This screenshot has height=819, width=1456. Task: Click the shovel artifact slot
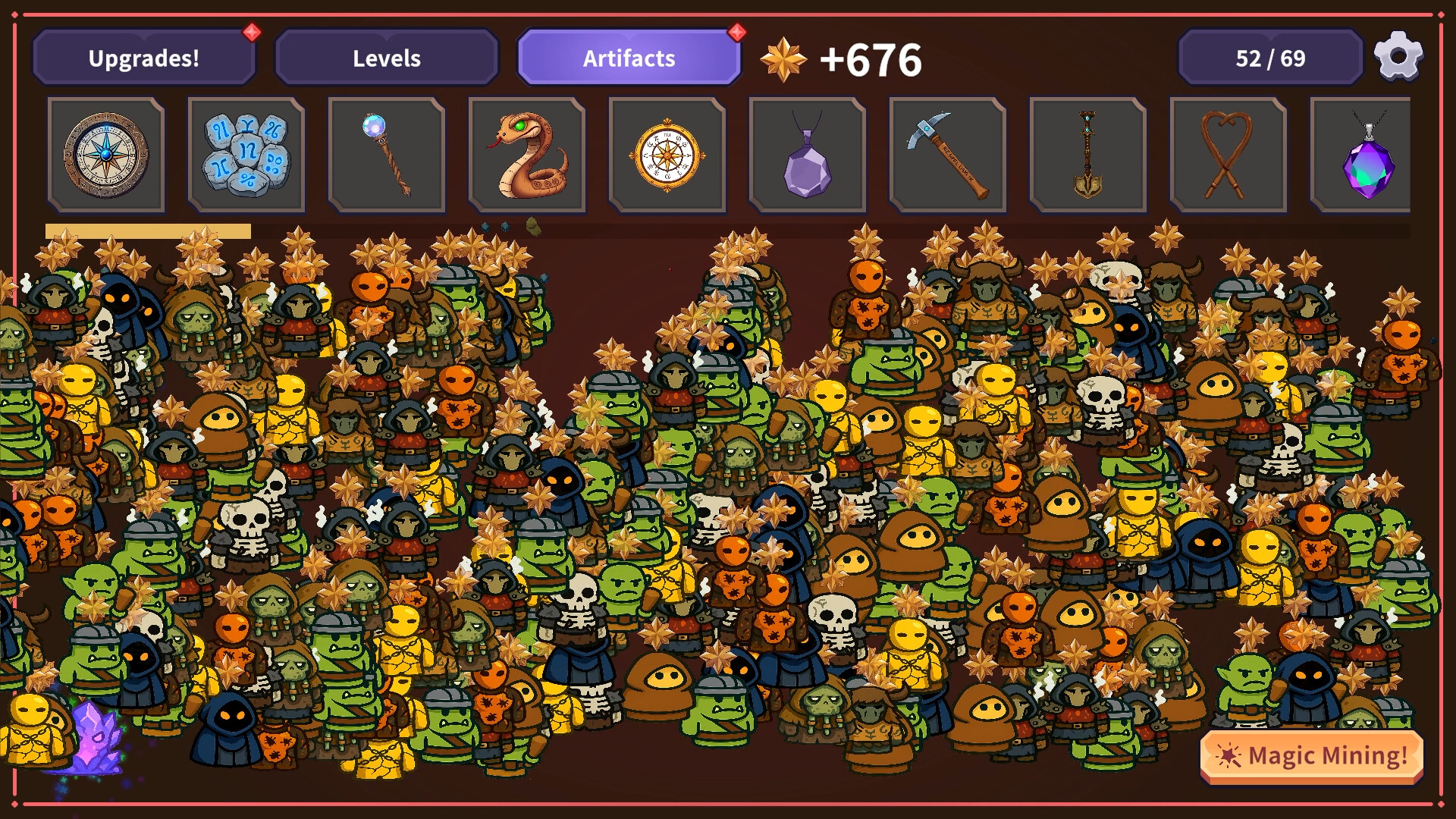pyautogui.click(x=1089, y=155)
